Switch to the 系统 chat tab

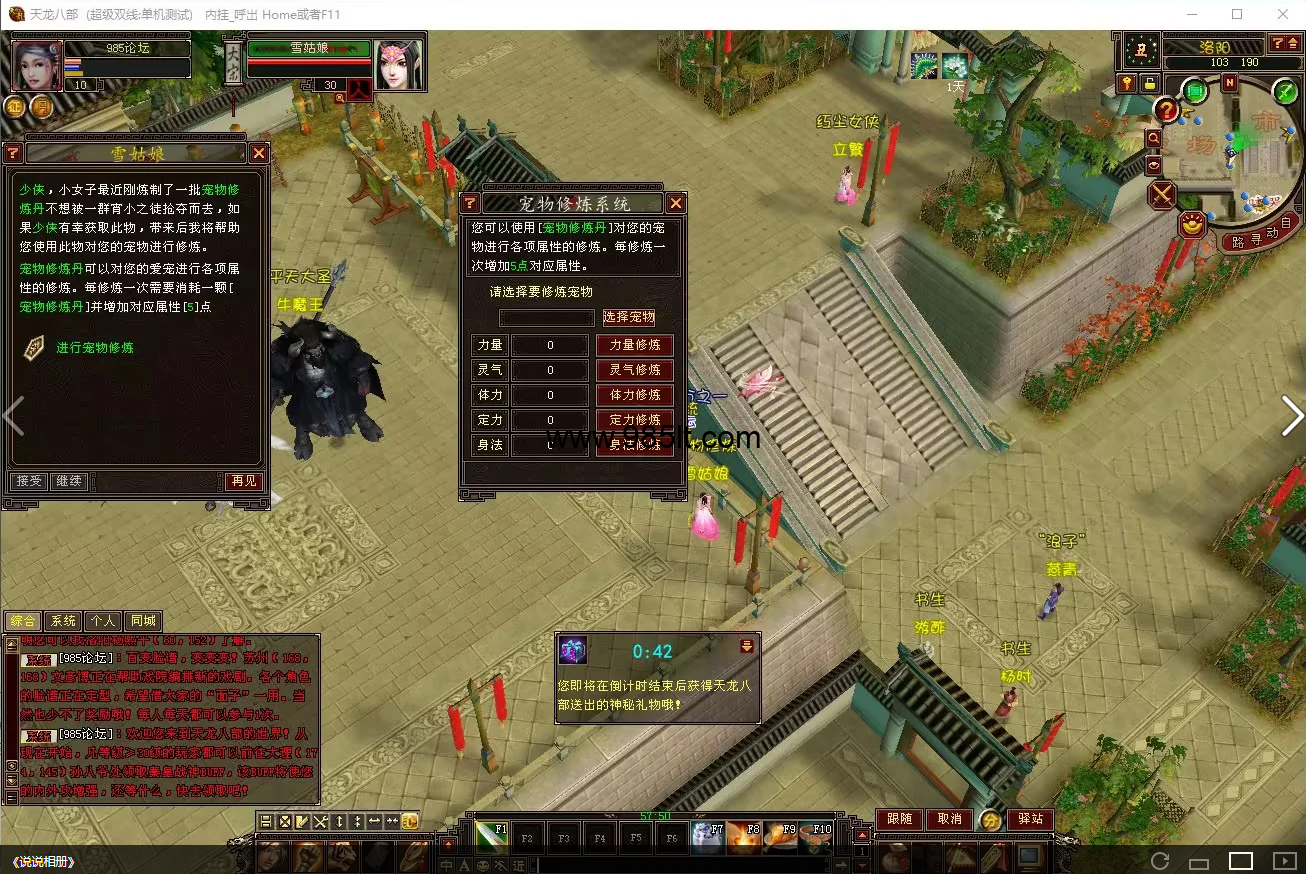63,621
